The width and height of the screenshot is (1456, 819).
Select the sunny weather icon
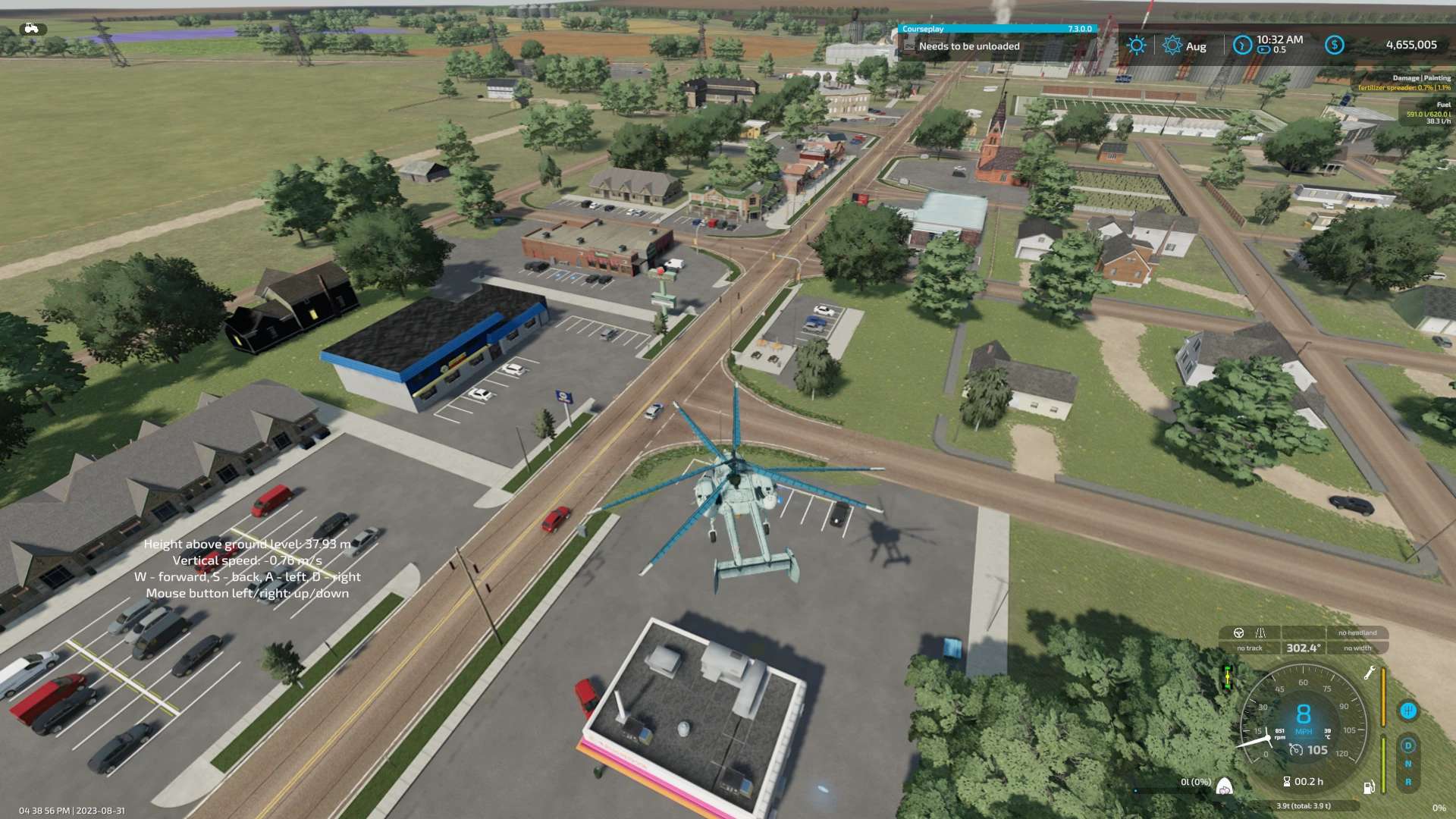[1136, 45]
